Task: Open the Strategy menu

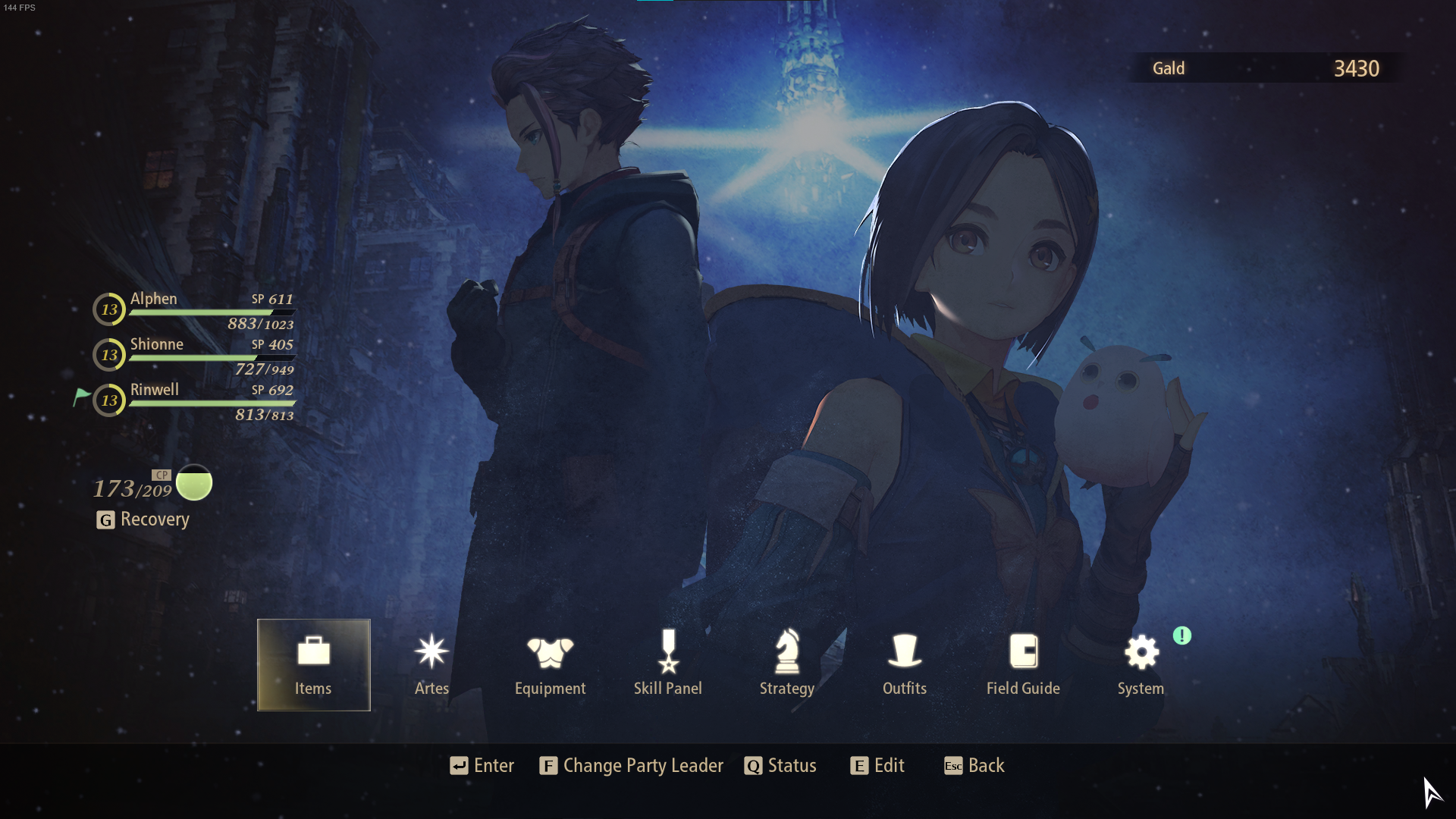Action: 786,664
